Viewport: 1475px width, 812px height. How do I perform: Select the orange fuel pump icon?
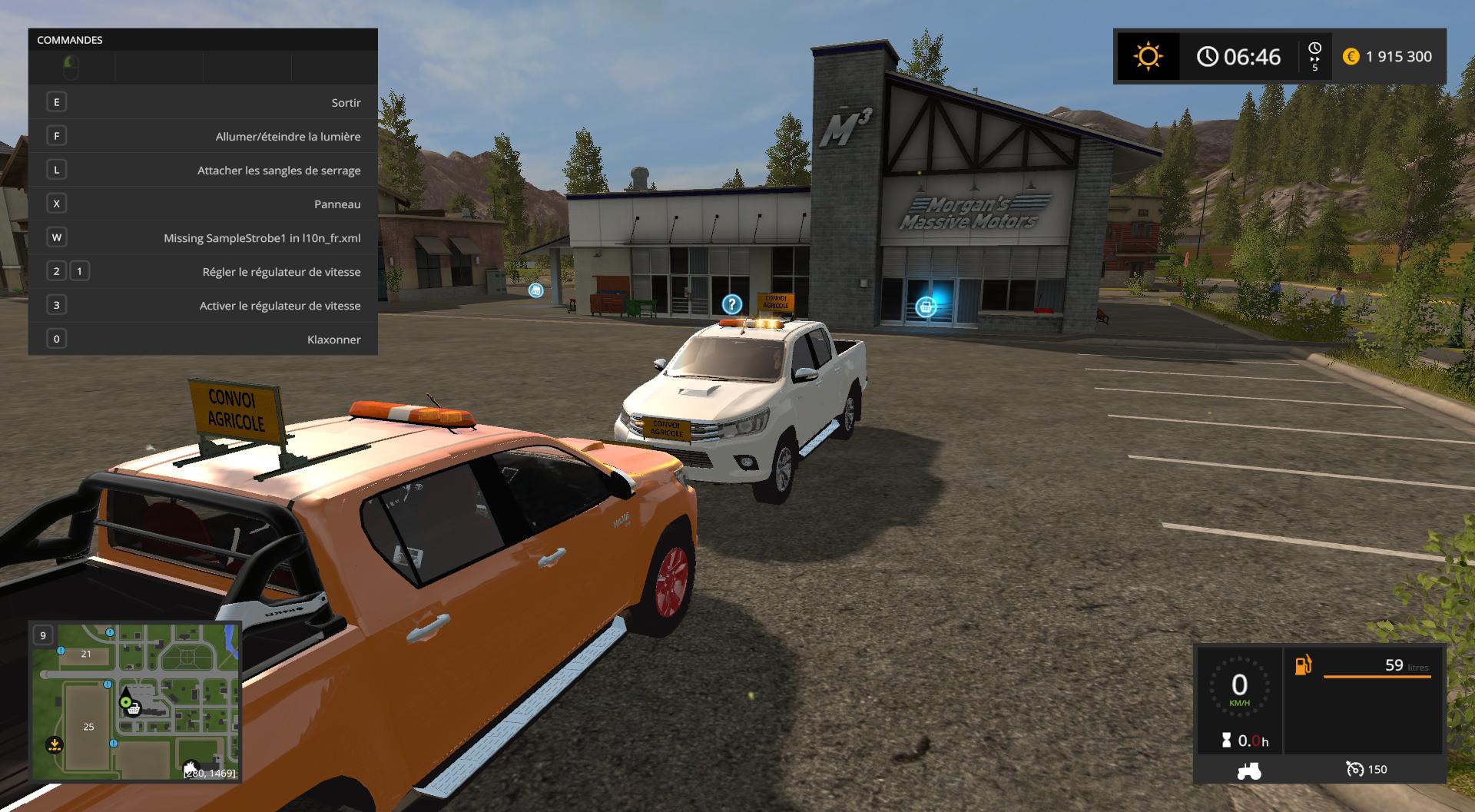point(1303,665)
